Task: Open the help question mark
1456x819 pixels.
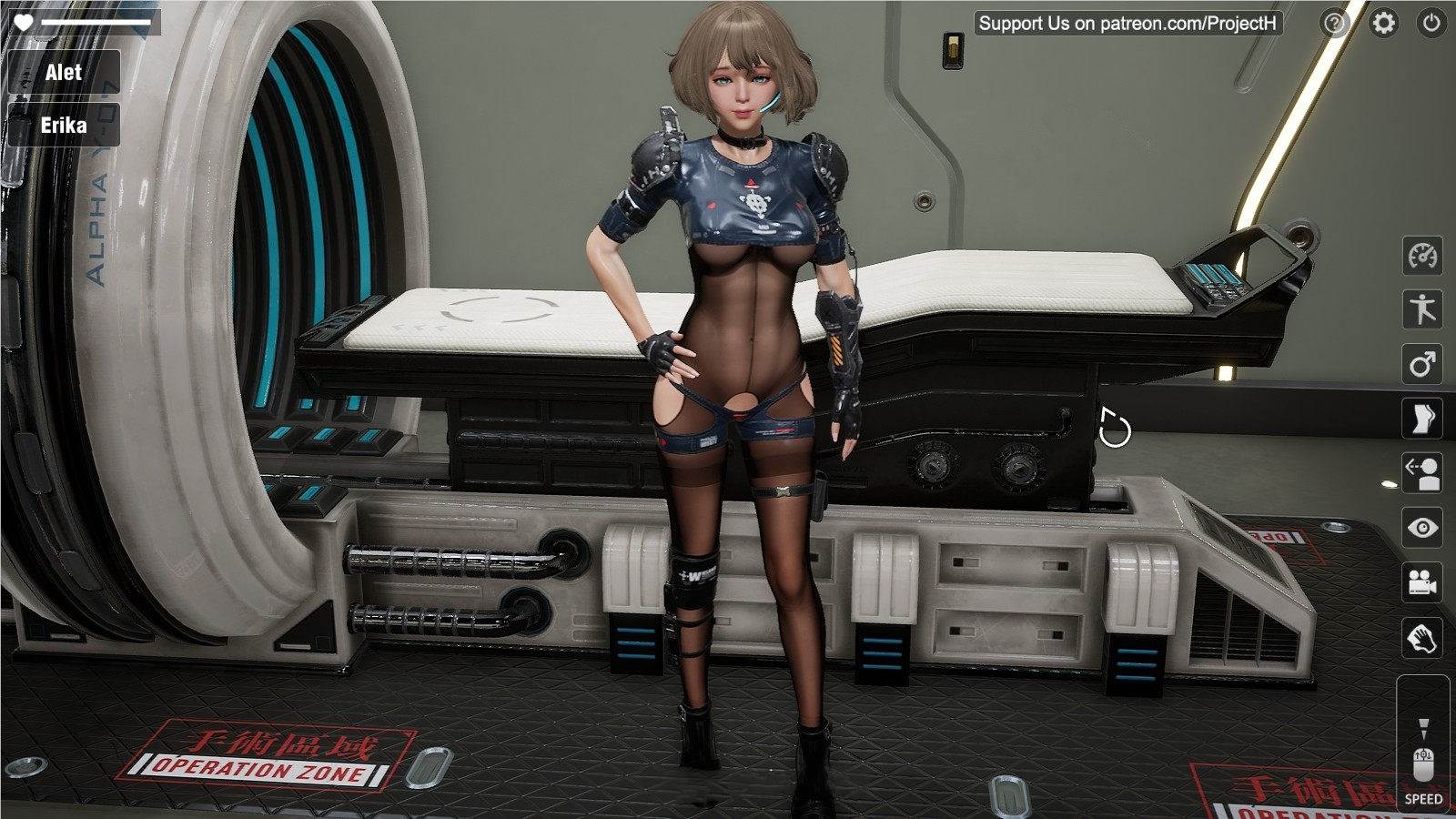Action: [1333, 23]
